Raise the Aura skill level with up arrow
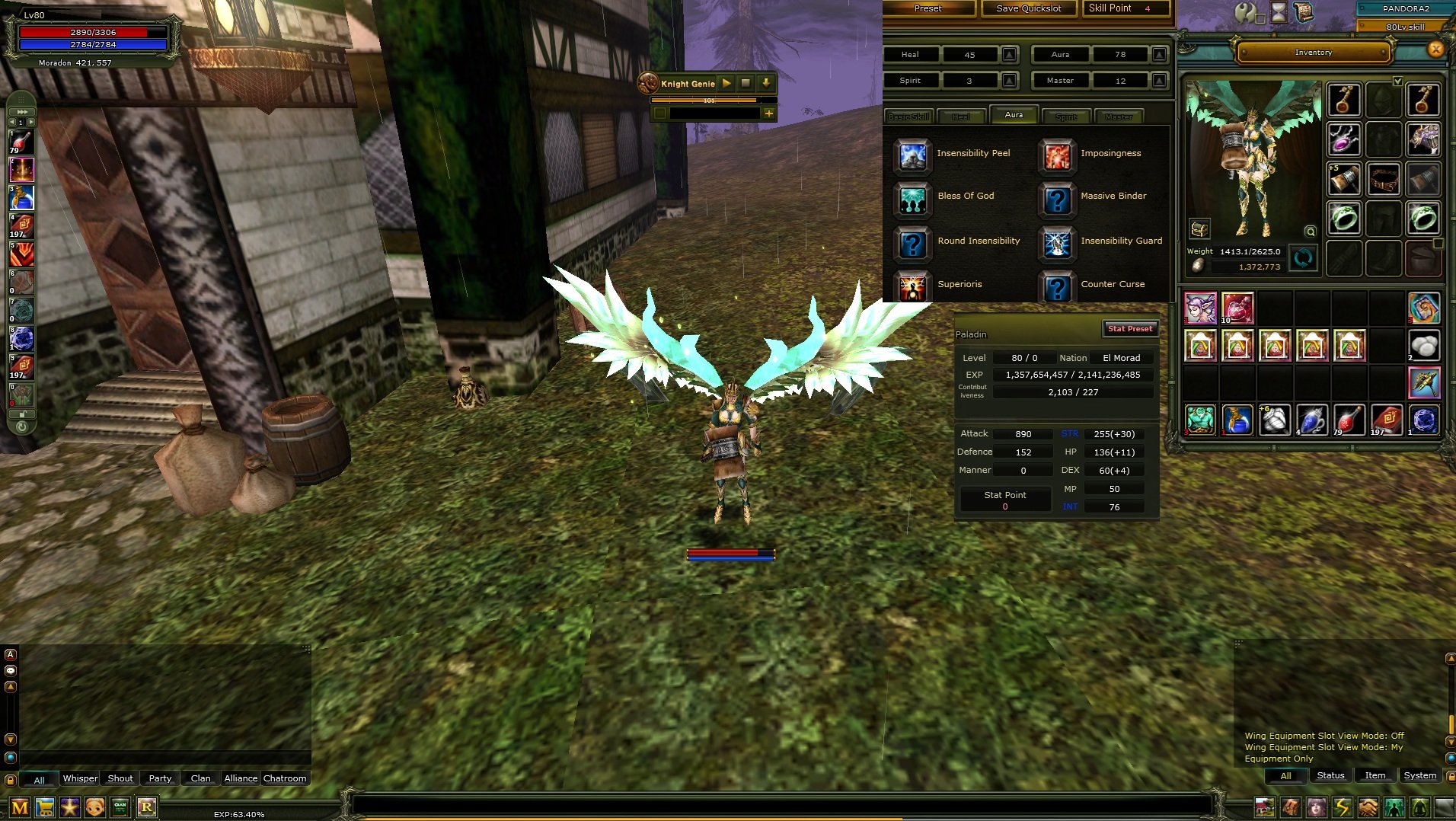 click(x=1159, y=54)
